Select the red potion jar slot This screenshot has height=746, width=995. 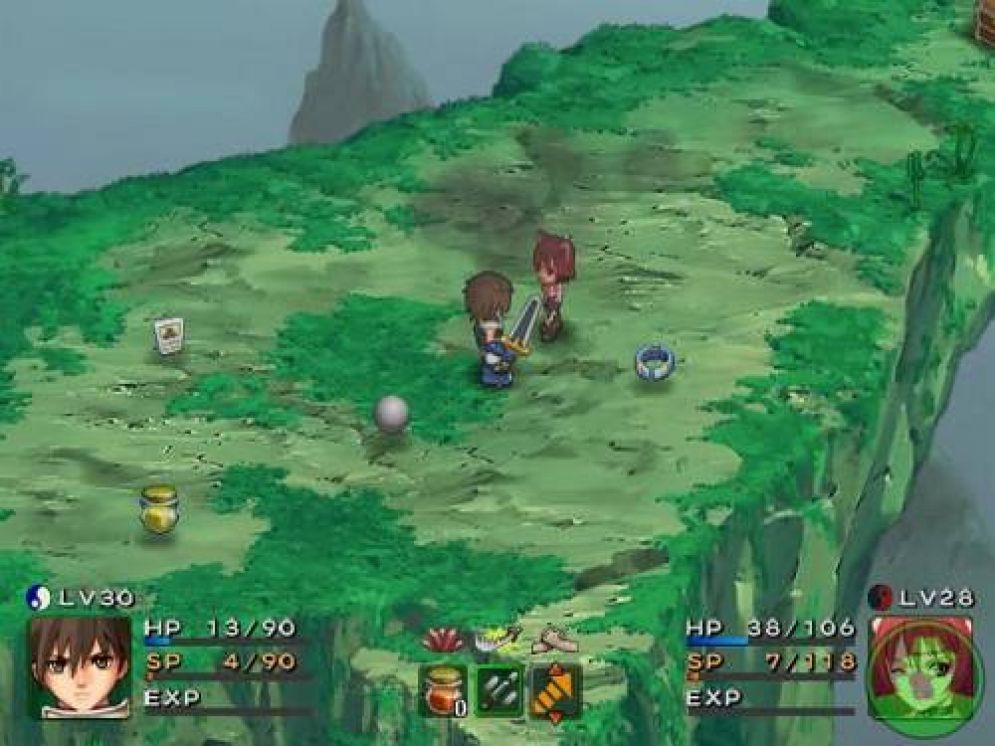(444, 690)
